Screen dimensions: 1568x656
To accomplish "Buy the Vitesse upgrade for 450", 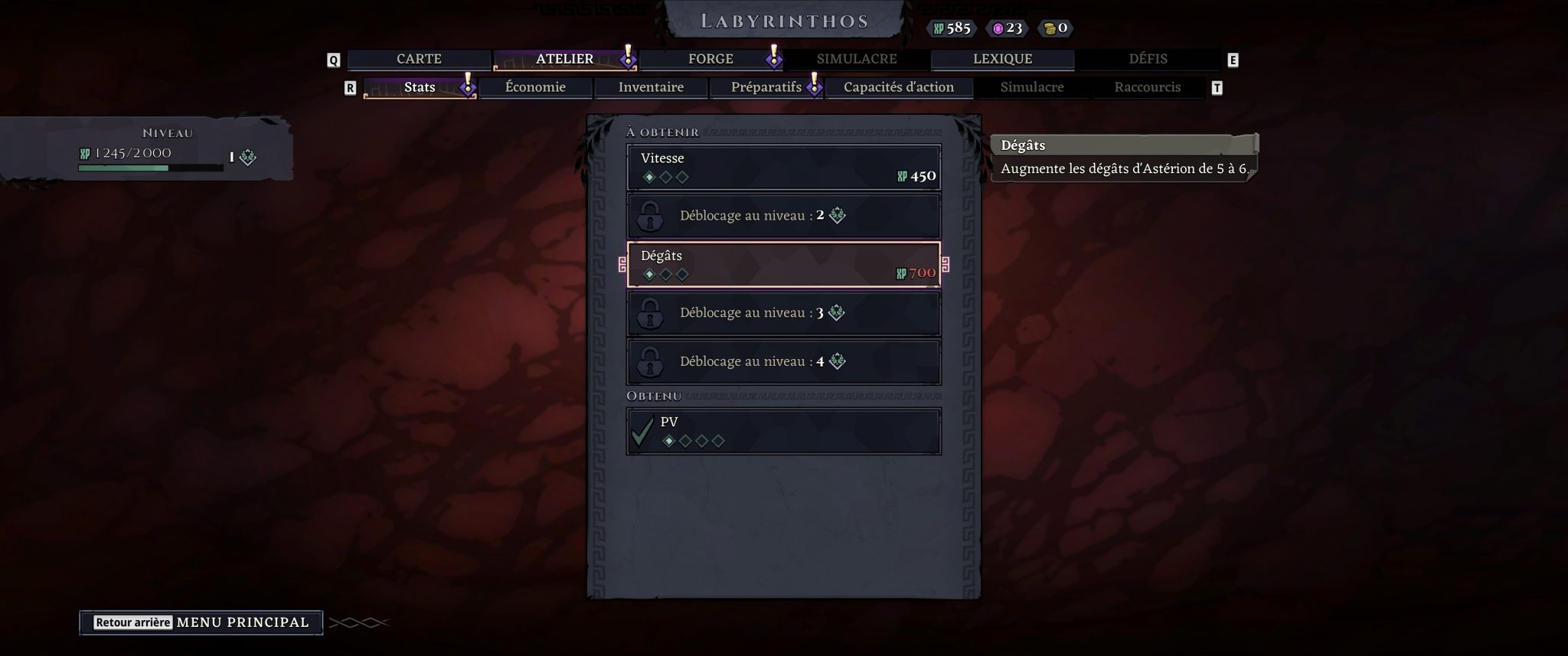I will pyautogui.click(x=783, y=167).
